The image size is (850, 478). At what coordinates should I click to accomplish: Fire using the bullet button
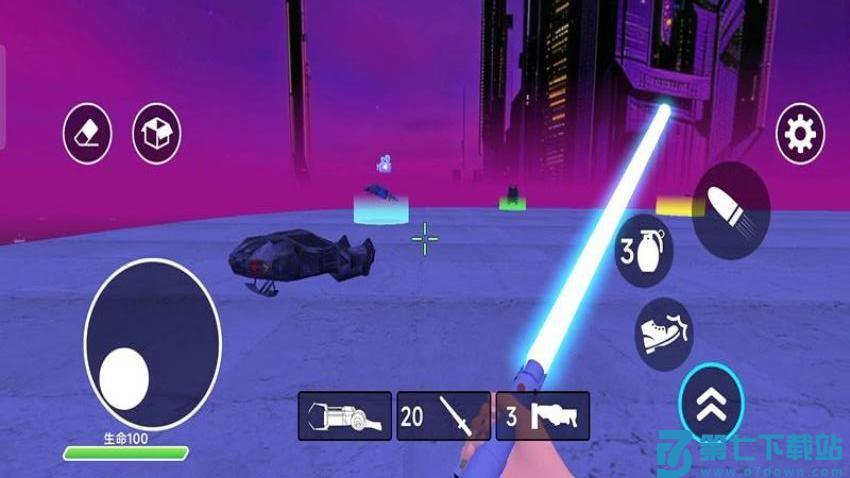731,209
